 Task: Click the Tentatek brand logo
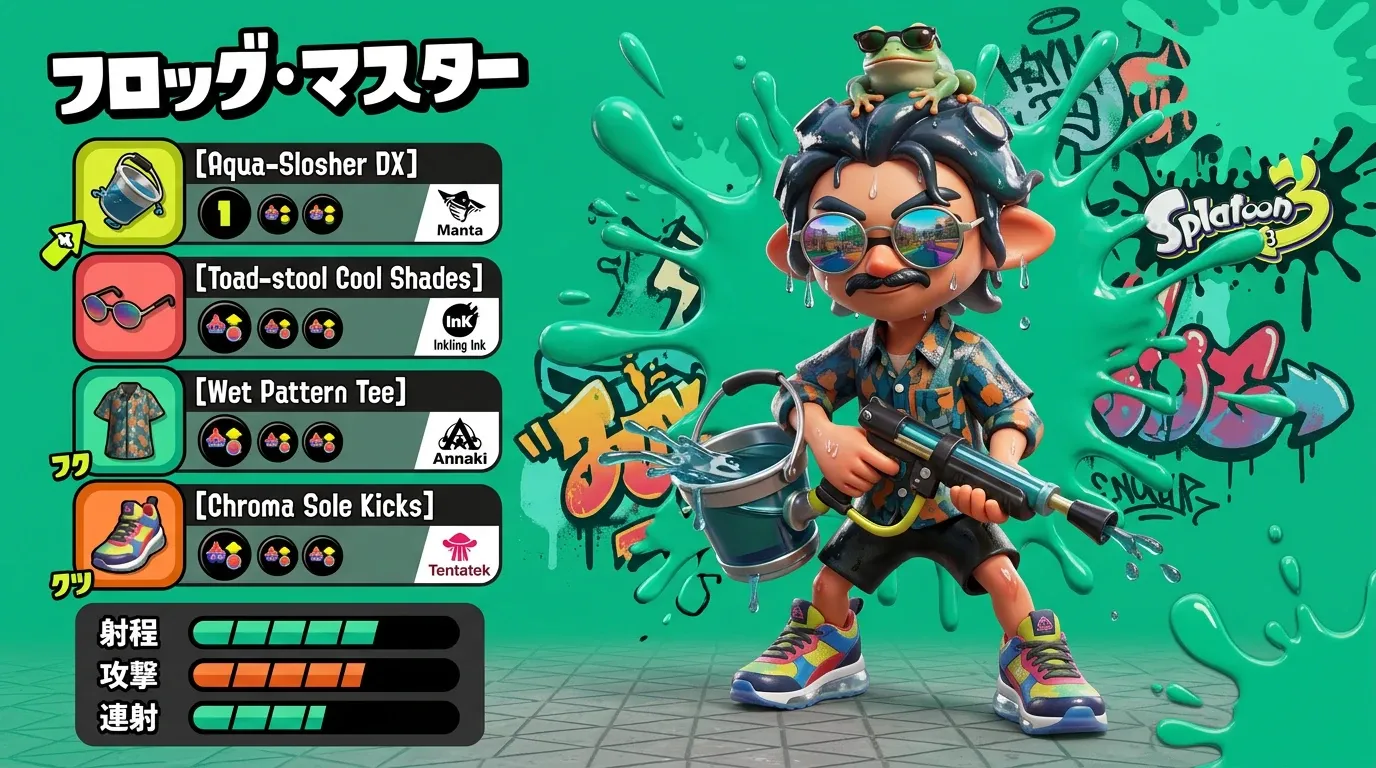pos(459,554)
